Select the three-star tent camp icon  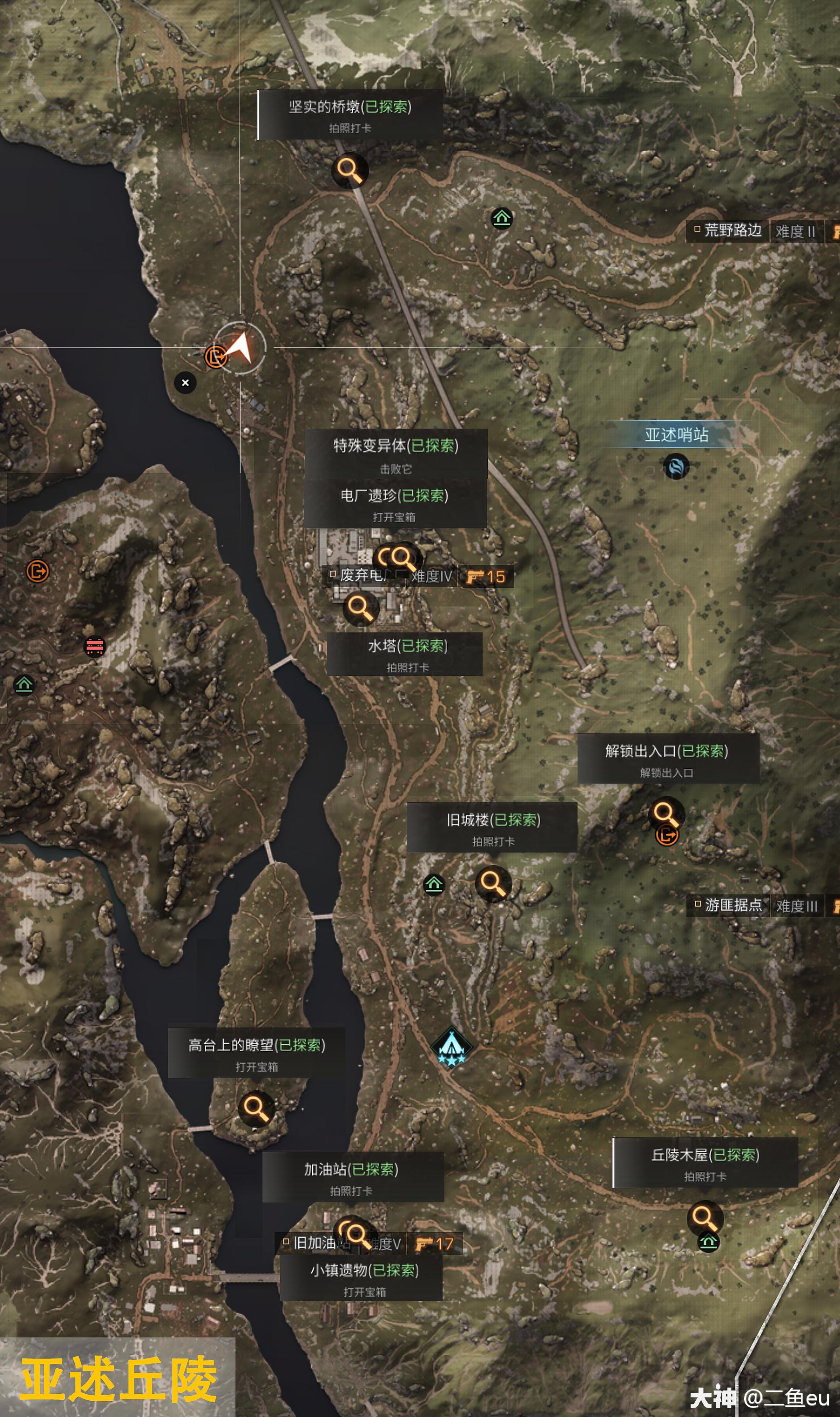click(x=451, y=1047)
